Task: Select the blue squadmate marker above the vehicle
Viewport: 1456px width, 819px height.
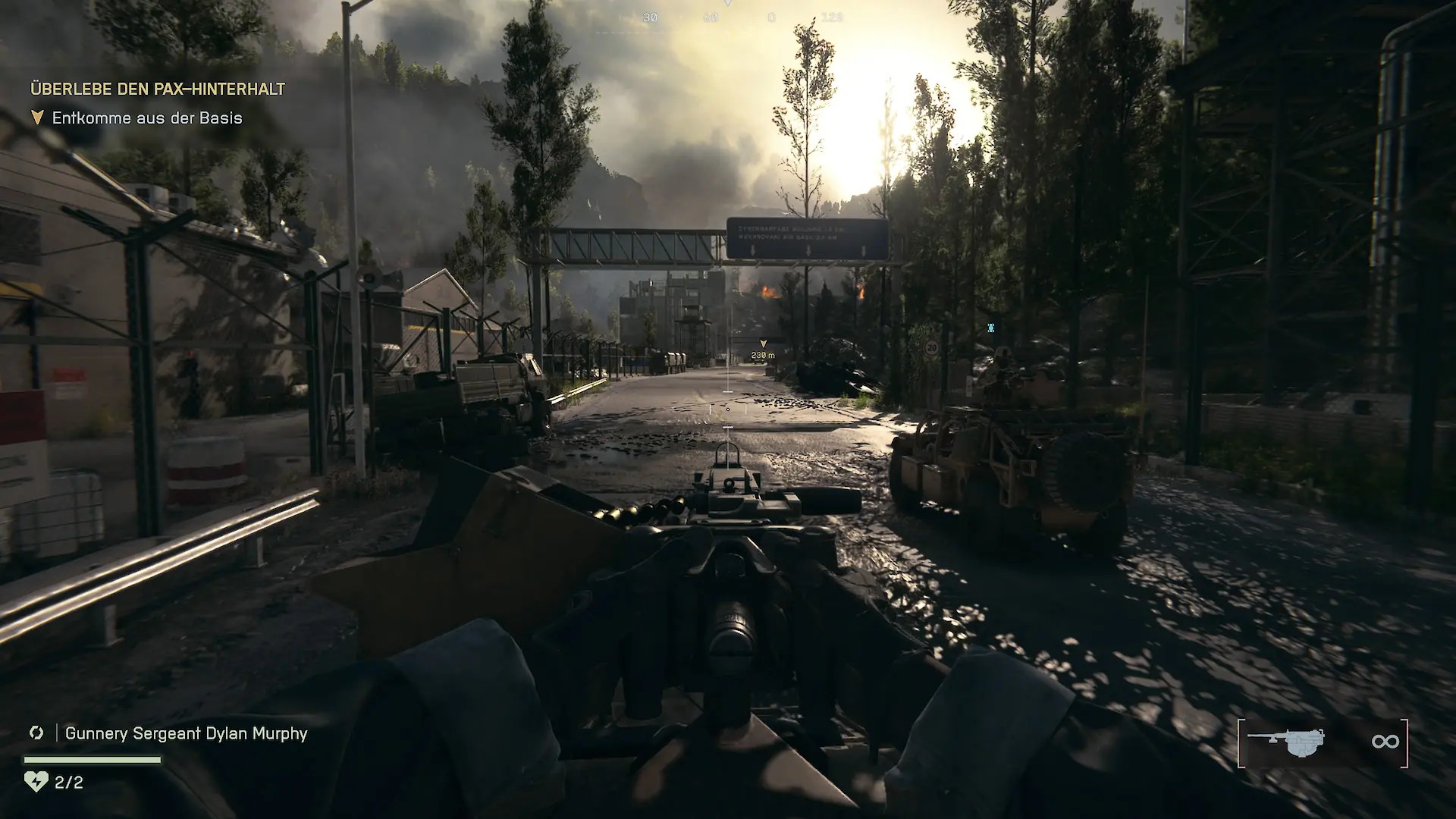Action: pyautogui.click(x=990, y=328)
